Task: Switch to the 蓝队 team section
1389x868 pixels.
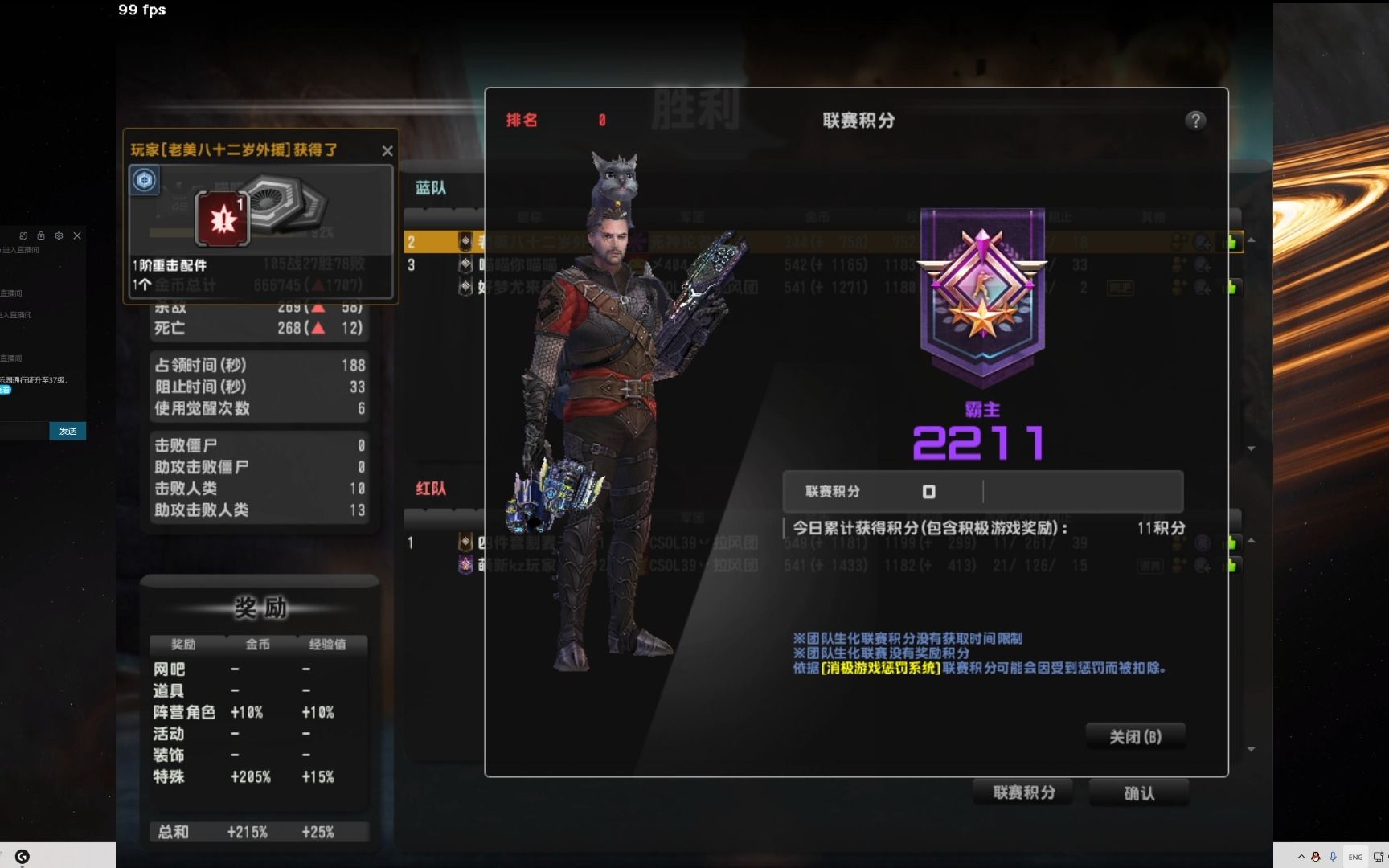Action: [432, 188]
